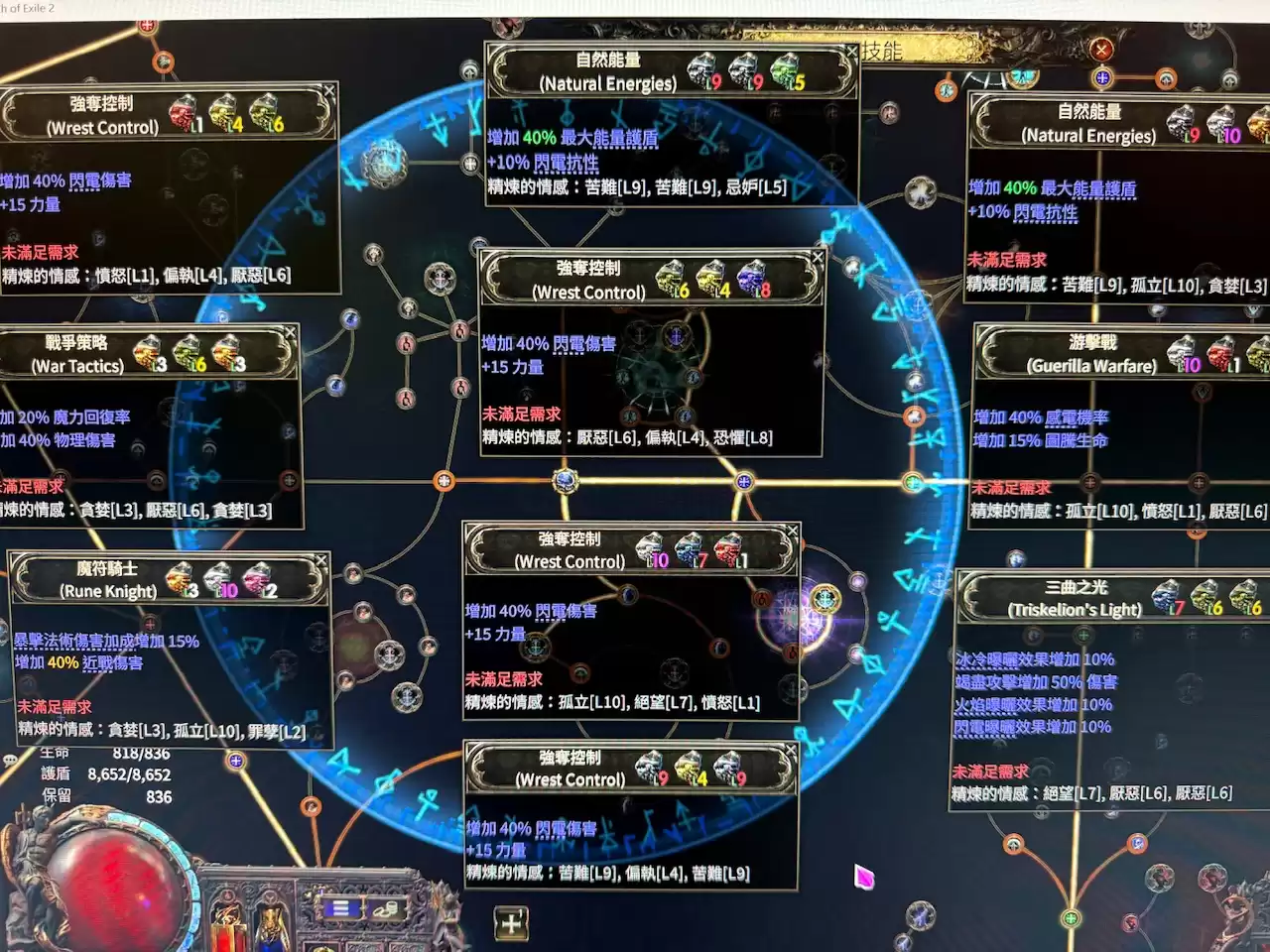Open the chat speech bubble icon
Image resolution: width=1270 pixels, height=952 pixels.
coord(10,761)
